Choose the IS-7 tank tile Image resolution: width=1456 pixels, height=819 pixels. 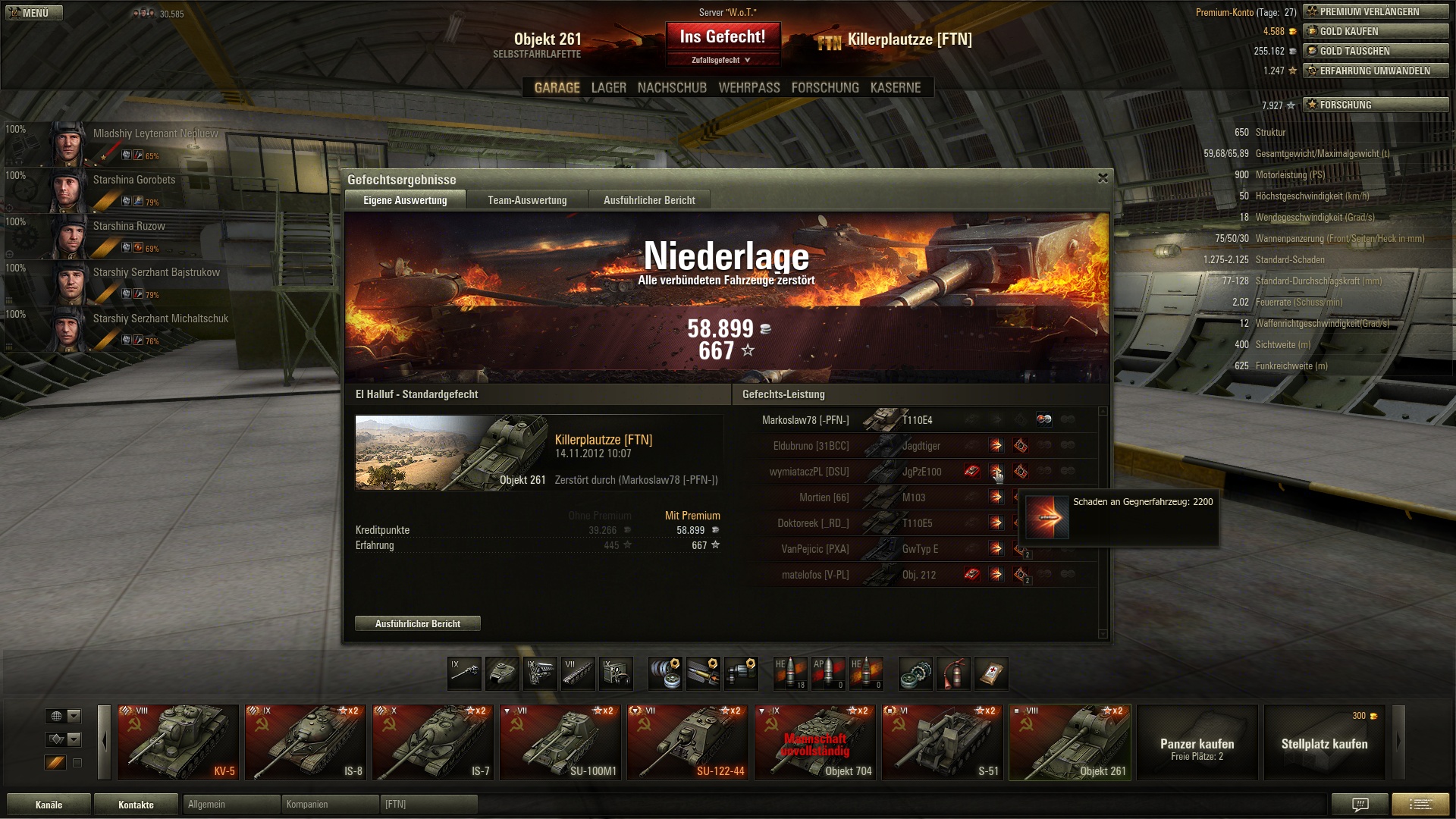433,742
